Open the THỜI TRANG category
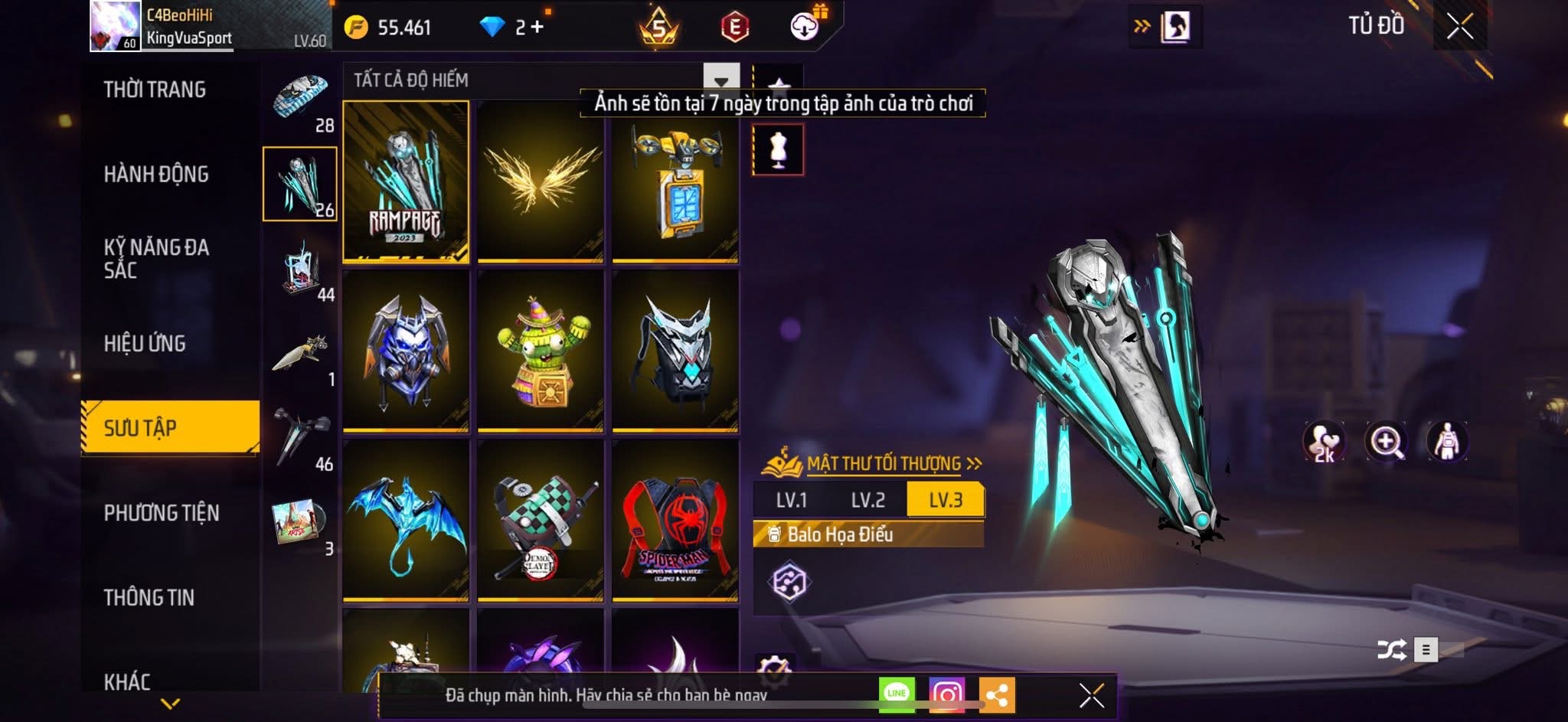The height and width of the screenshot is (722, 1568). [155, 90]
